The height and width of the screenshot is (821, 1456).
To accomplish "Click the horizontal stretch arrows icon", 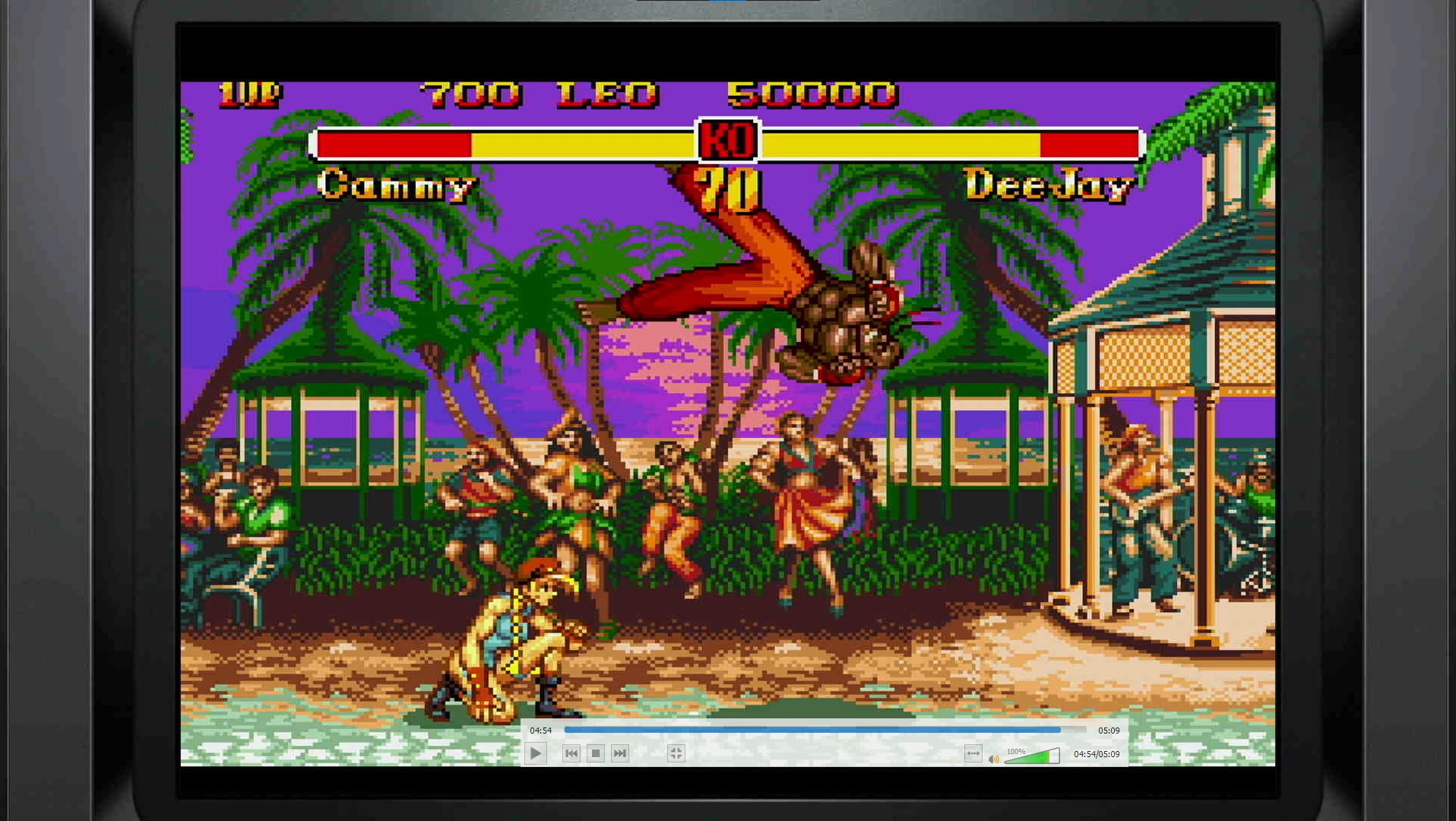I will click(x=973, y=753).
